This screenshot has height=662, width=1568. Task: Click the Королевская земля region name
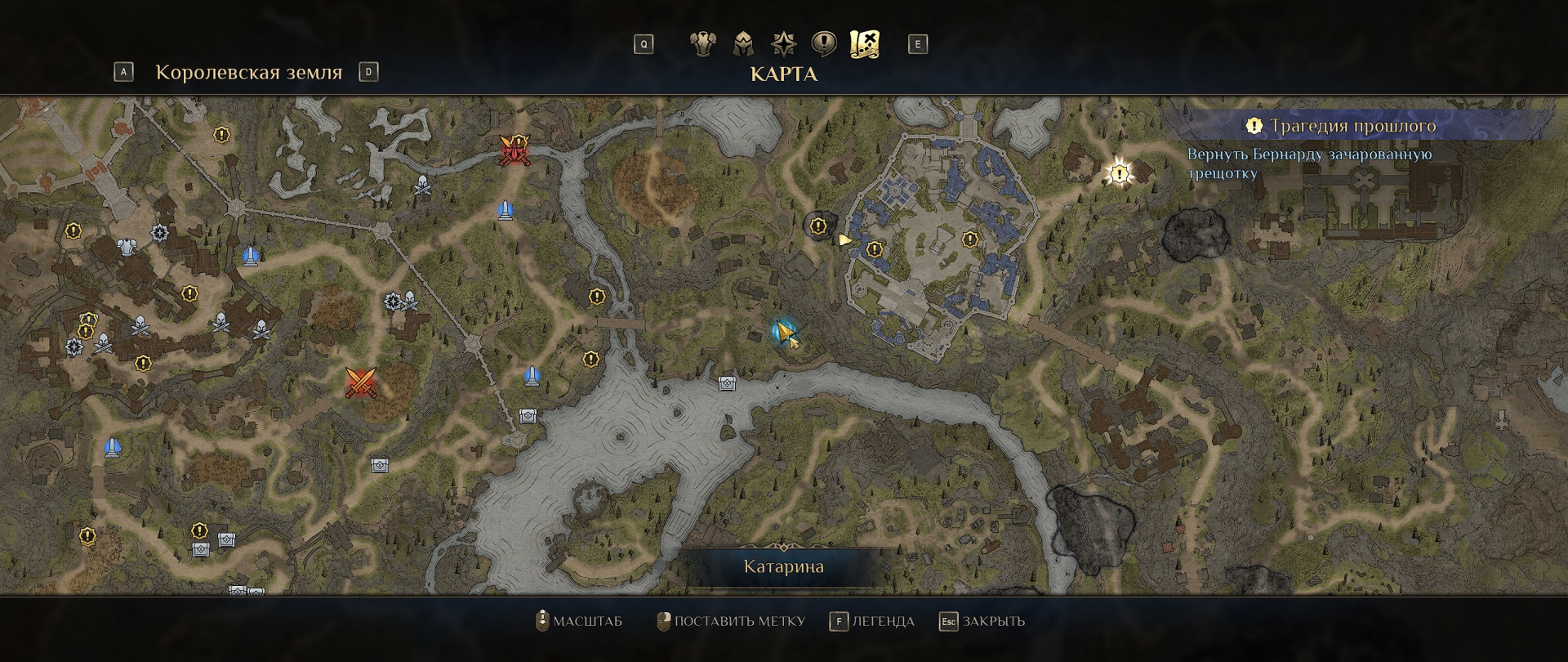pyautogui.click(x=248, y=72)
